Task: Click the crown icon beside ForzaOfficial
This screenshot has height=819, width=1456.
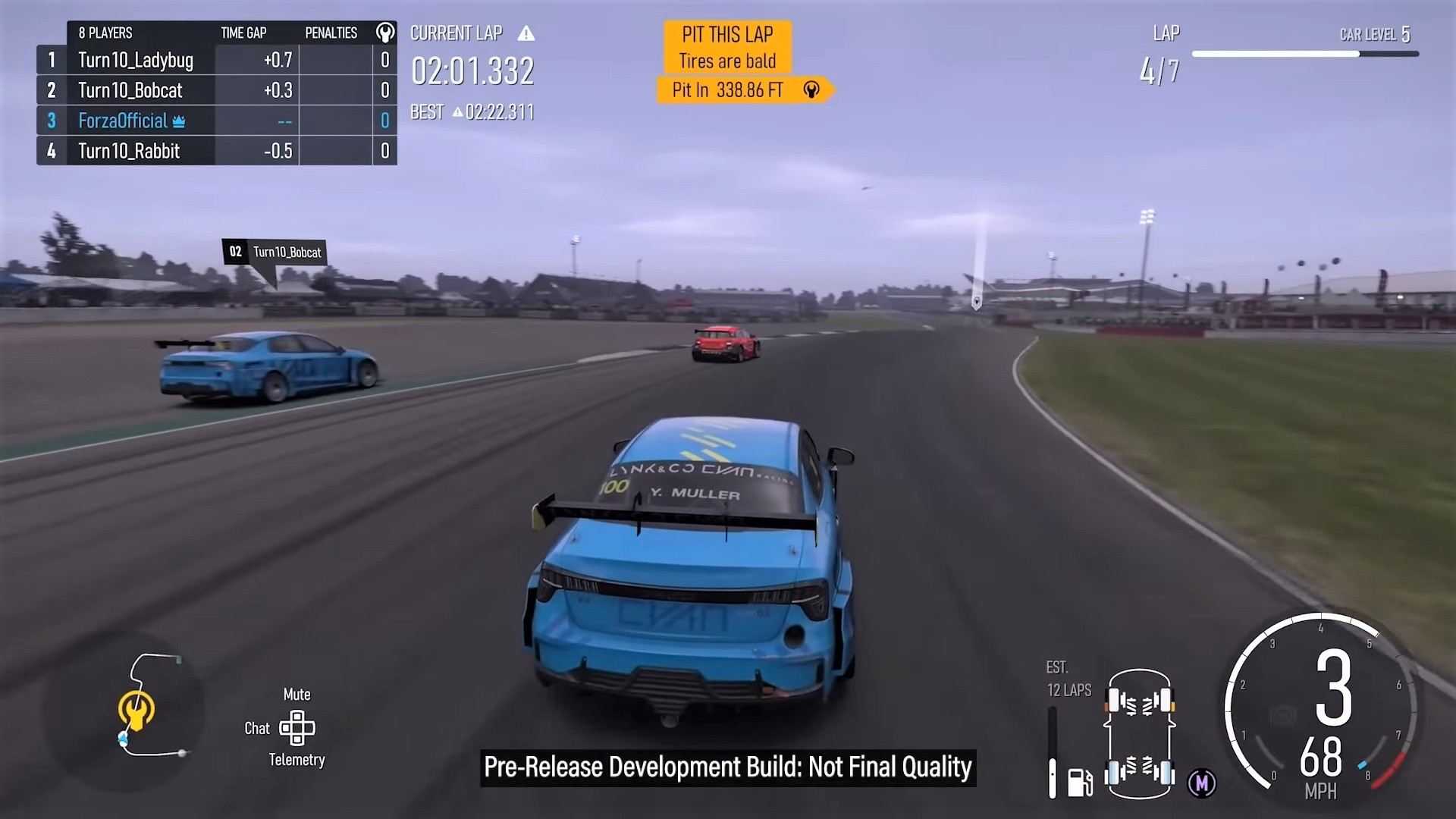Action: click(177, 121)
